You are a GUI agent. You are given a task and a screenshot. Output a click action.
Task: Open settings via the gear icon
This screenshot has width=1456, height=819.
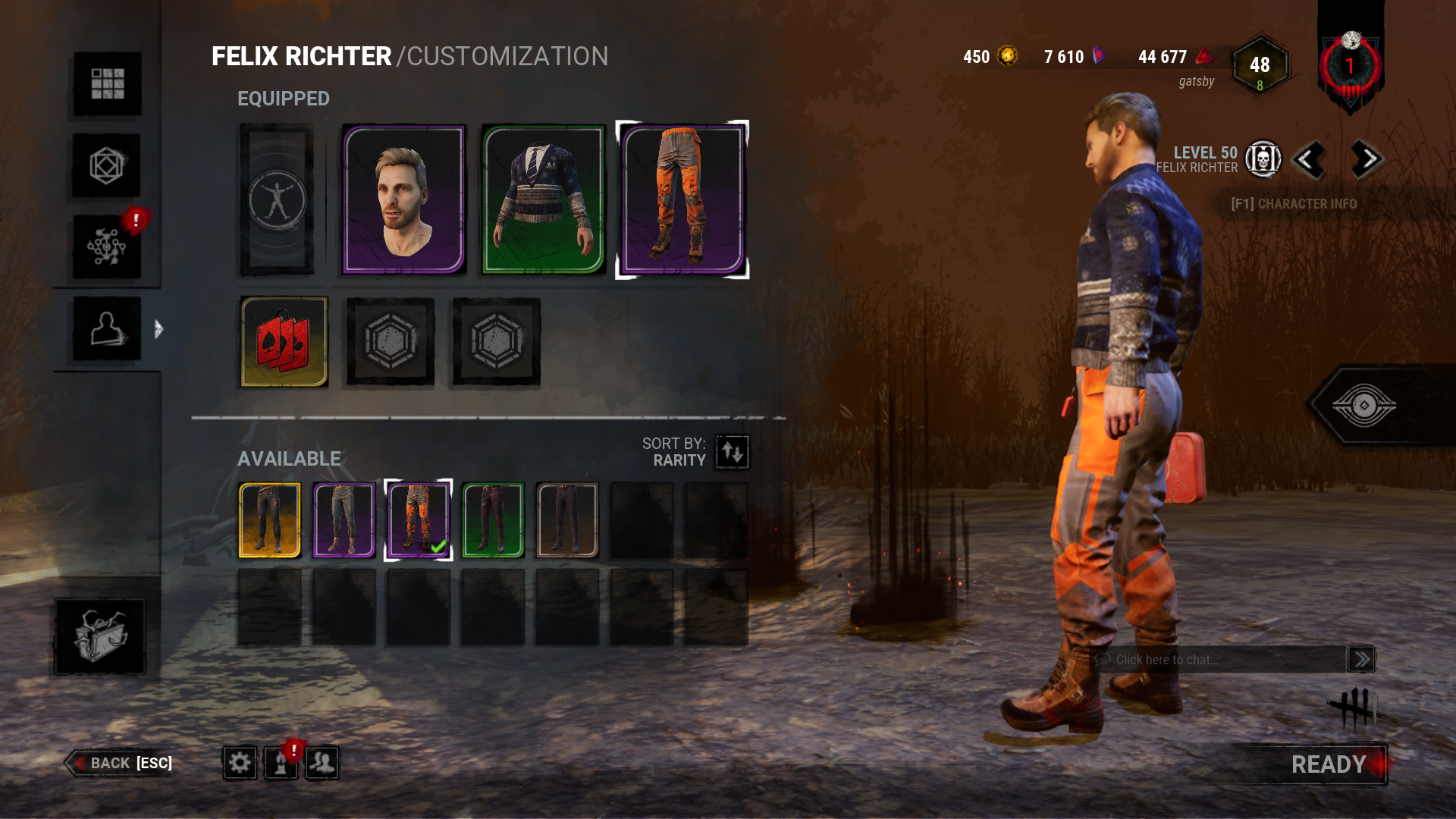239,763
